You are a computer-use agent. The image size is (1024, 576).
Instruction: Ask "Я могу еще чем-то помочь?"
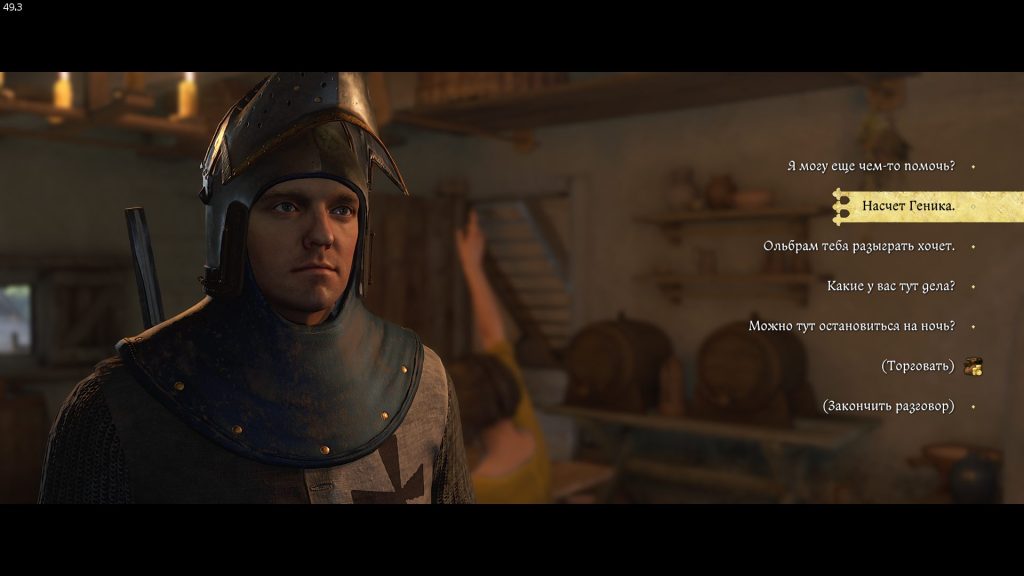point(870,166)
